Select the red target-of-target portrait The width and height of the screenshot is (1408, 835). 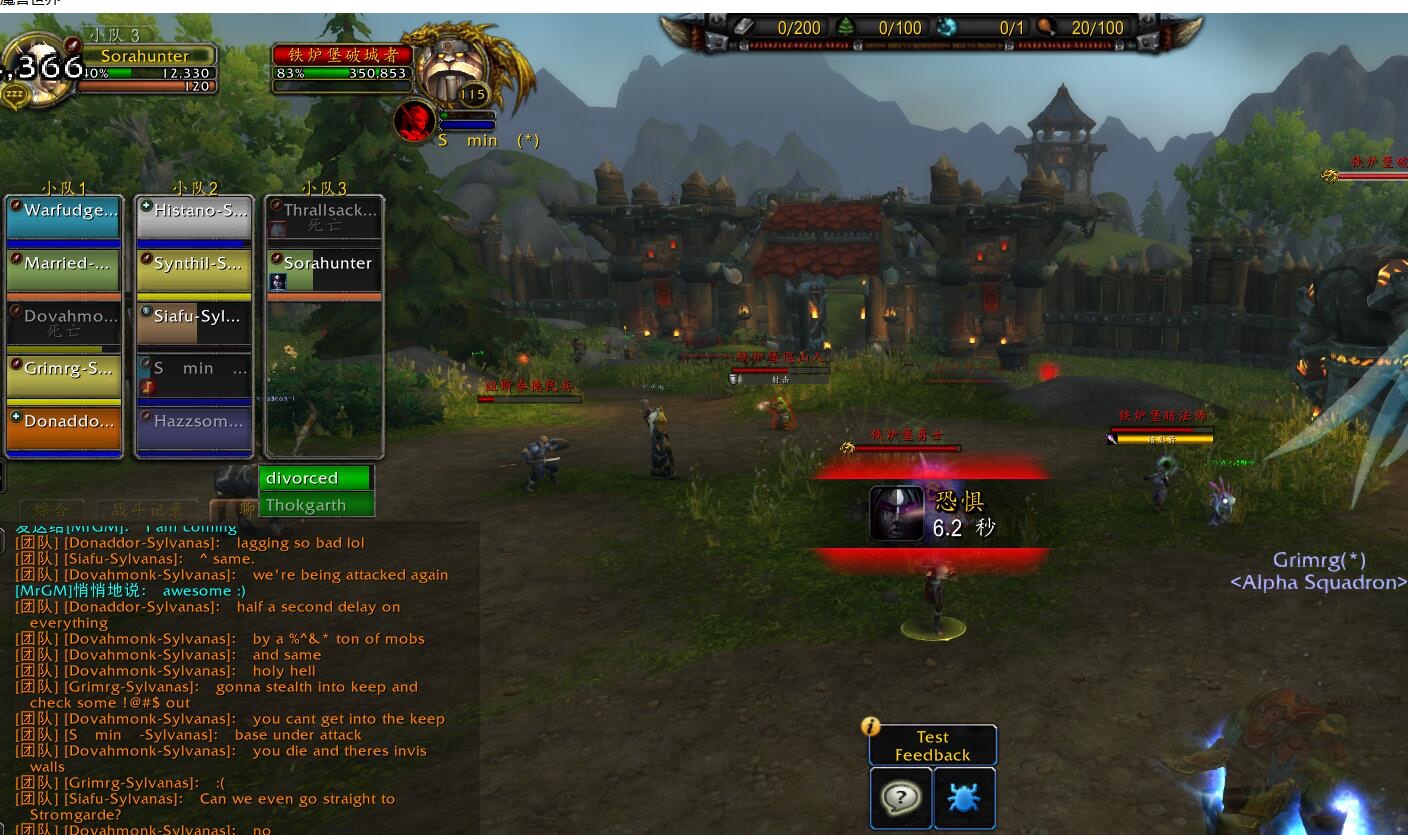click(414, 121)
